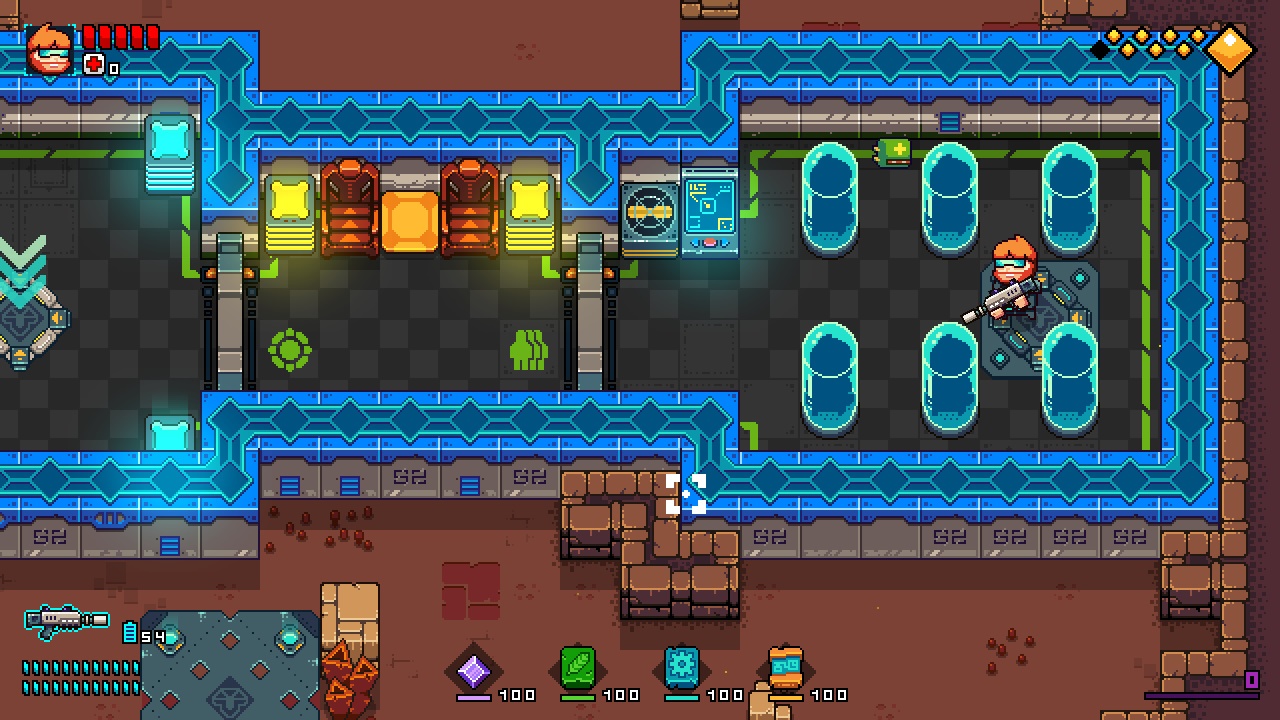Select the purple crystal resource icon

click(475, 670)
